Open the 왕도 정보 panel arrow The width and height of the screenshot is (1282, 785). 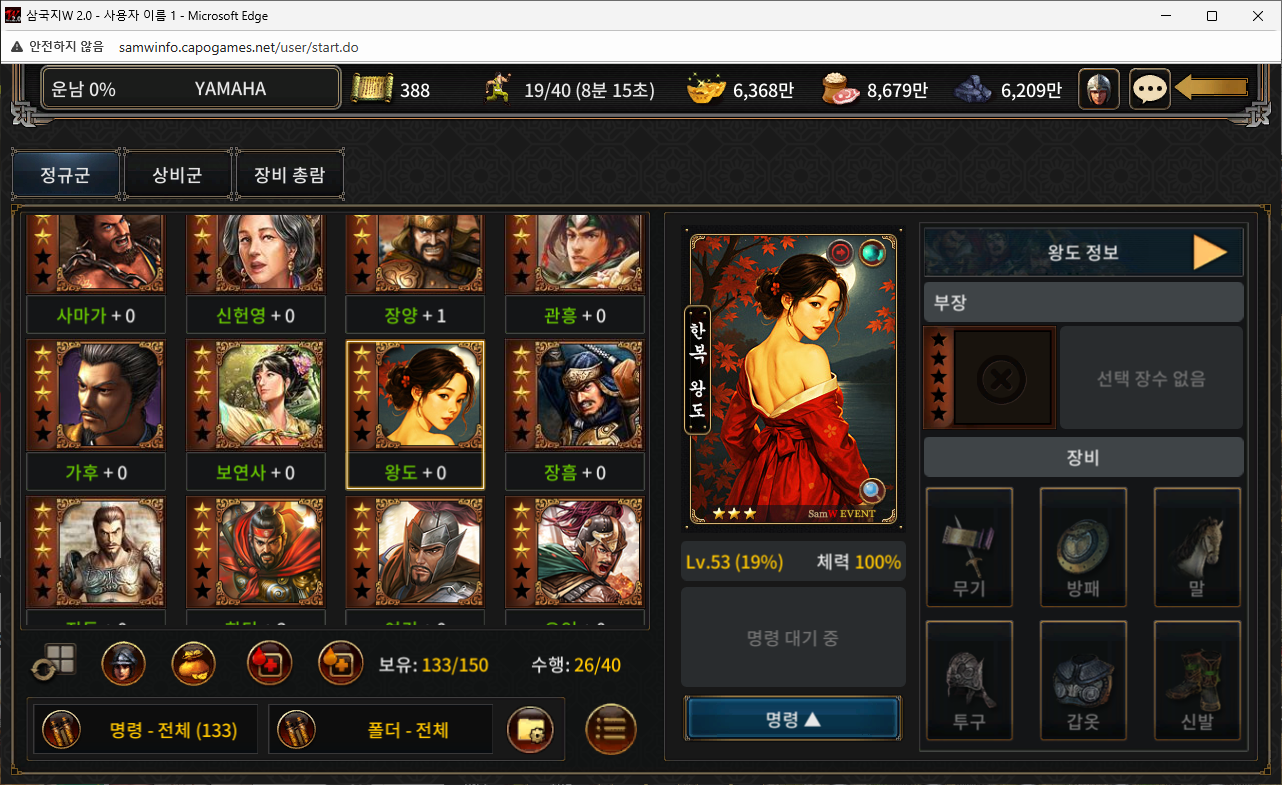click(1209, 253)
